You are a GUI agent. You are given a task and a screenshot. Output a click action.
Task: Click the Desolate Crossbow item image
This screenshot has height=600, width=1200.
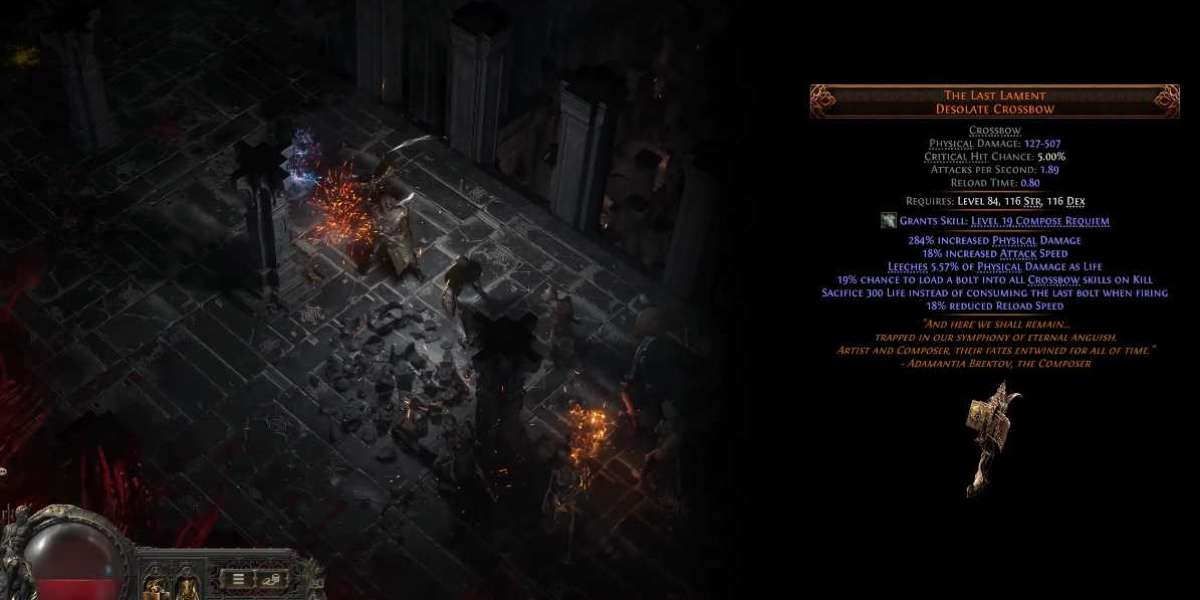[992, 438]
